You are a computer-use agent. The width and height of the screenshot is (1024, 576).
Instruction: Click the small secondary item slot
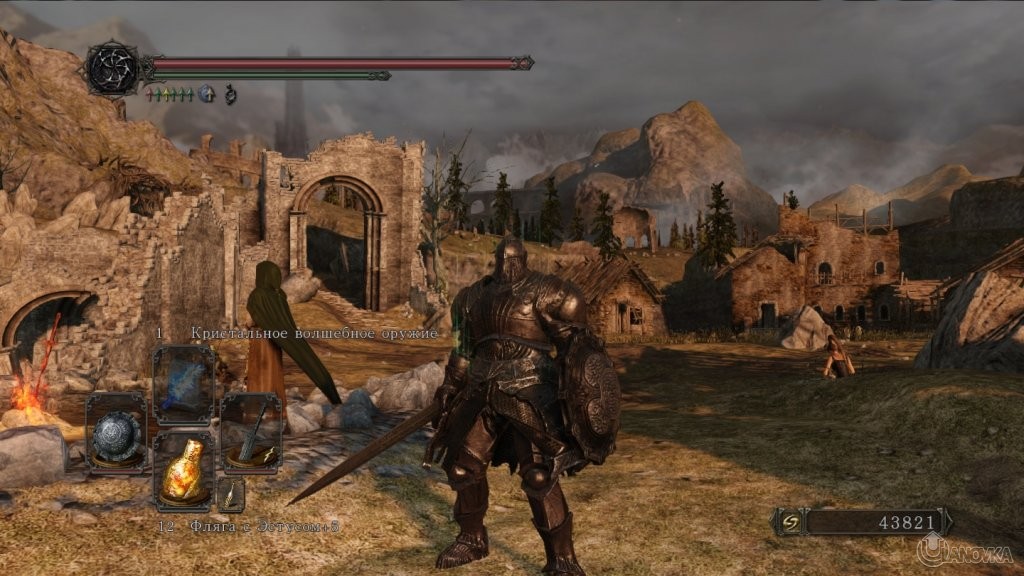click(x=231, y=493)
